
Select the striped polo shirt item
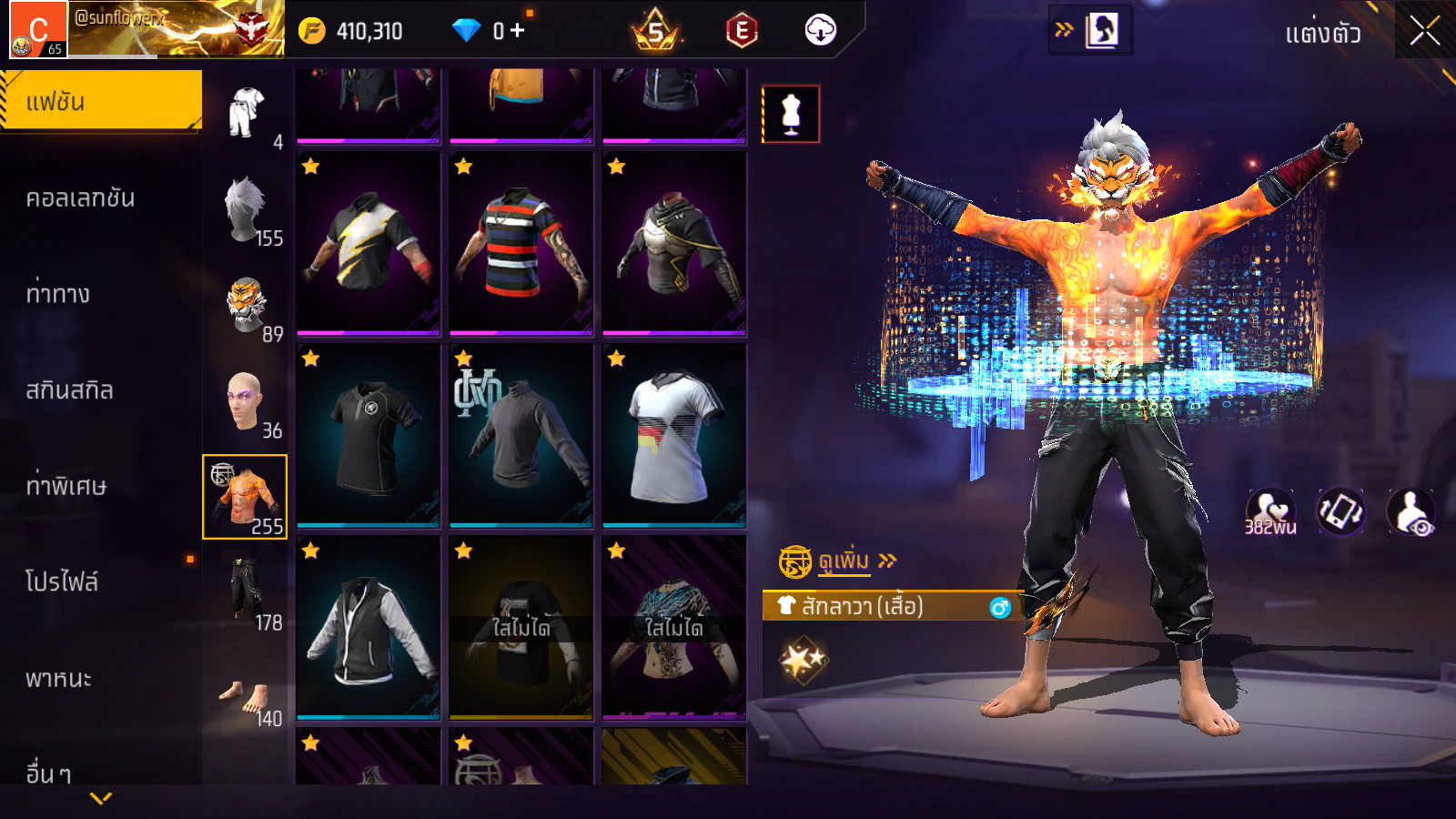tap(521, 243)
